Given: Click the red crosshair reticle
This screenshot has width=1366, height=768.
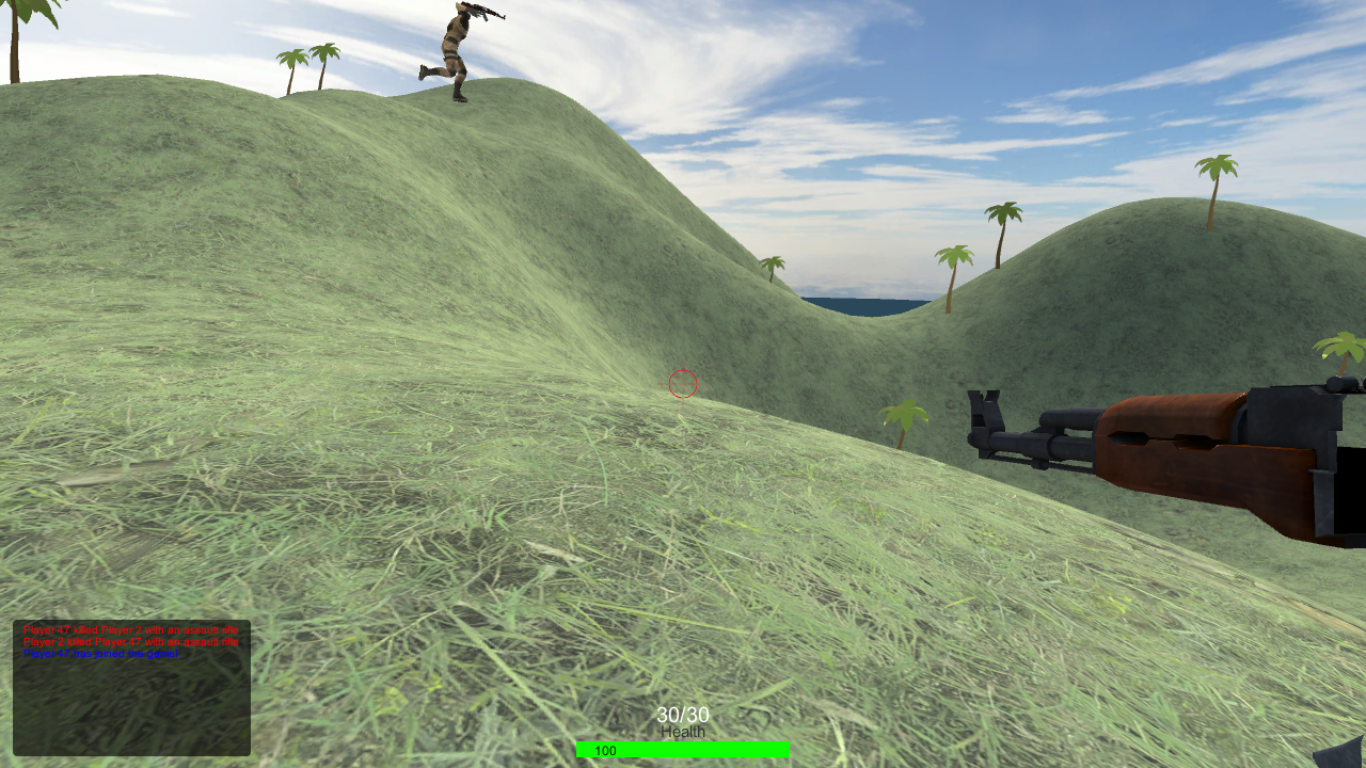Looking at the screenshot, I should [x=681, y=384].
